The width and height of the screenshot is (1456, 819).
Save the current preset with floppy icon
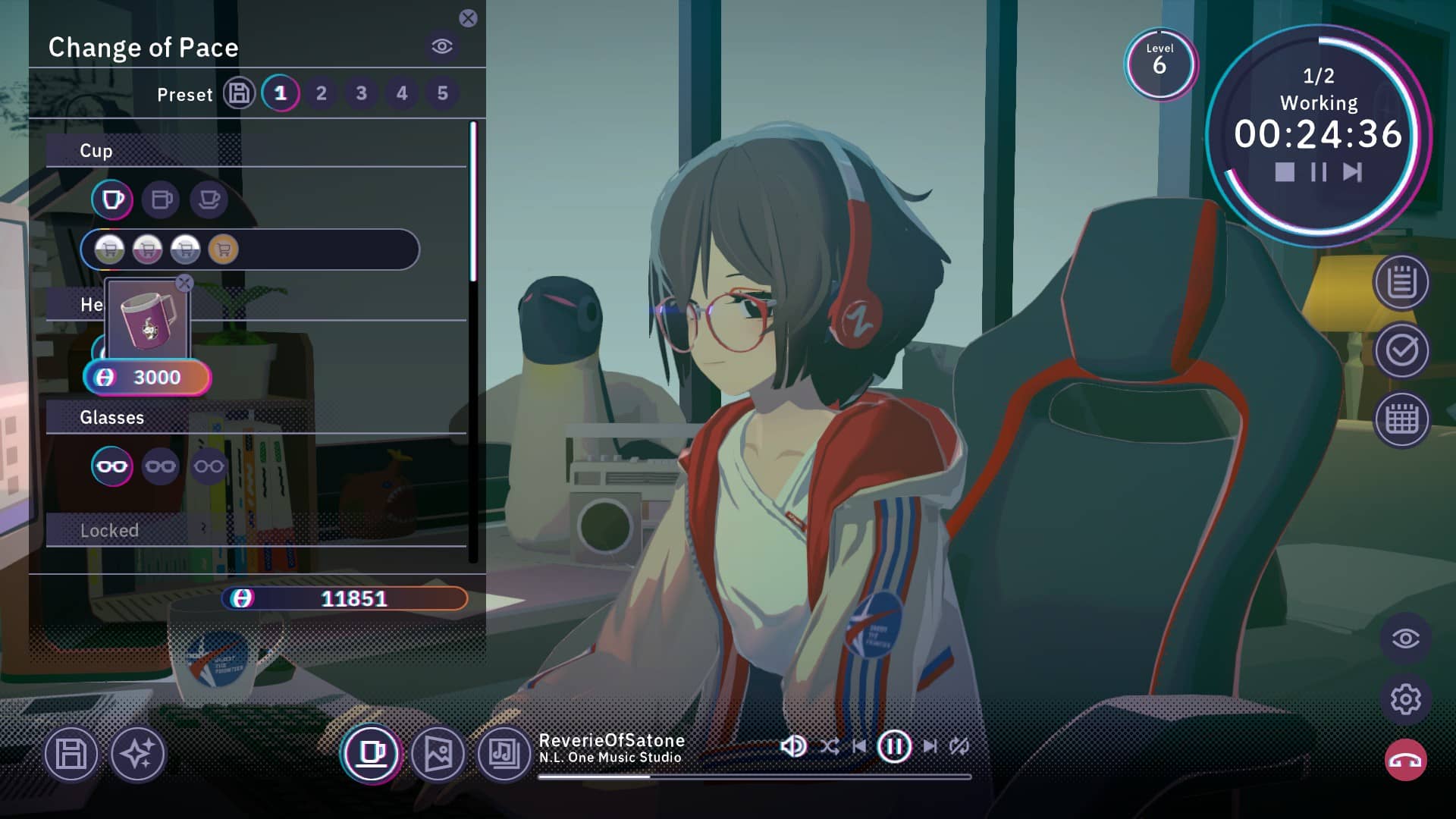239,93
